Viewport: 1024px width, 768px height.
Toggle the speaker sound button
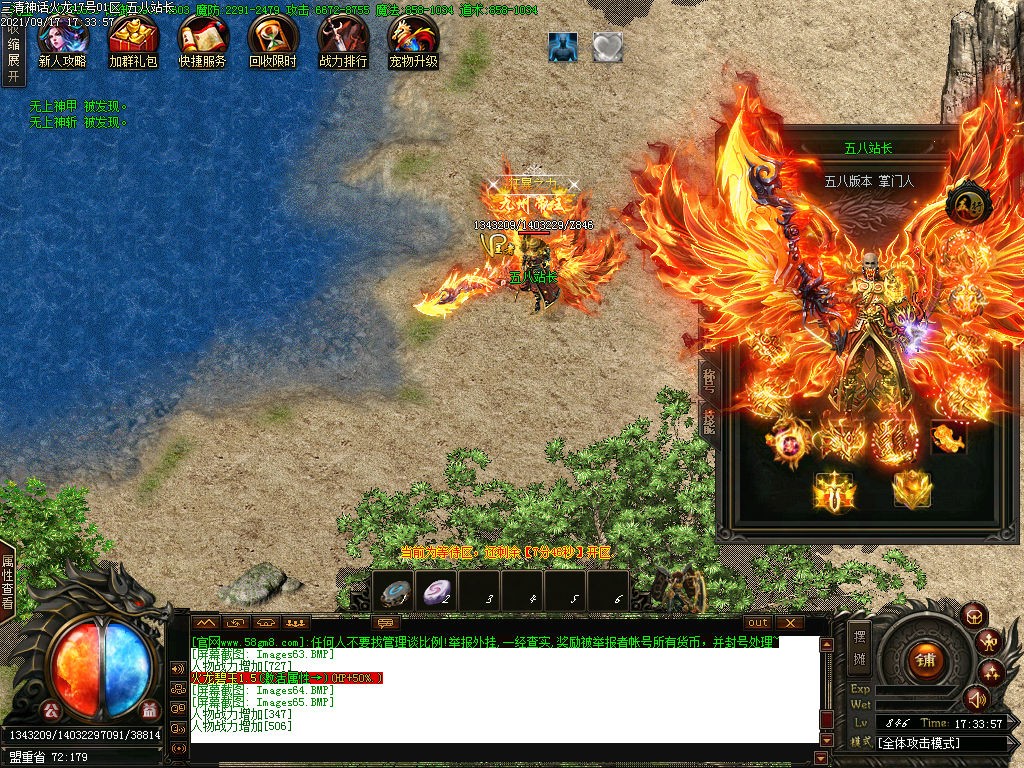(x=976, y=698)
